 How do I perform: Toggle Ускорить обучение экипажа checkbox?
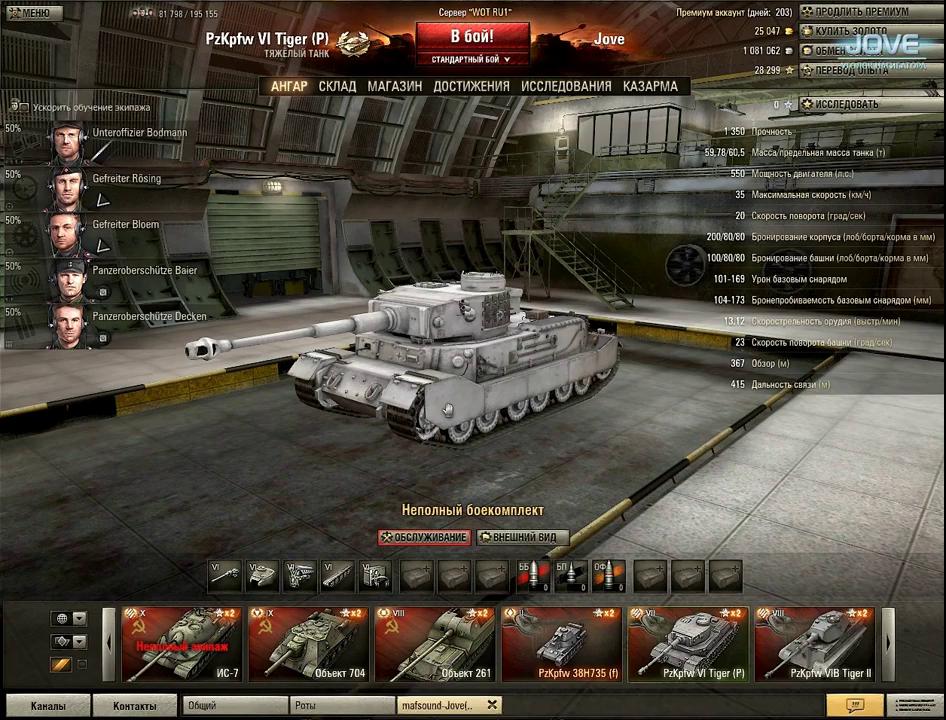[18, 106]
